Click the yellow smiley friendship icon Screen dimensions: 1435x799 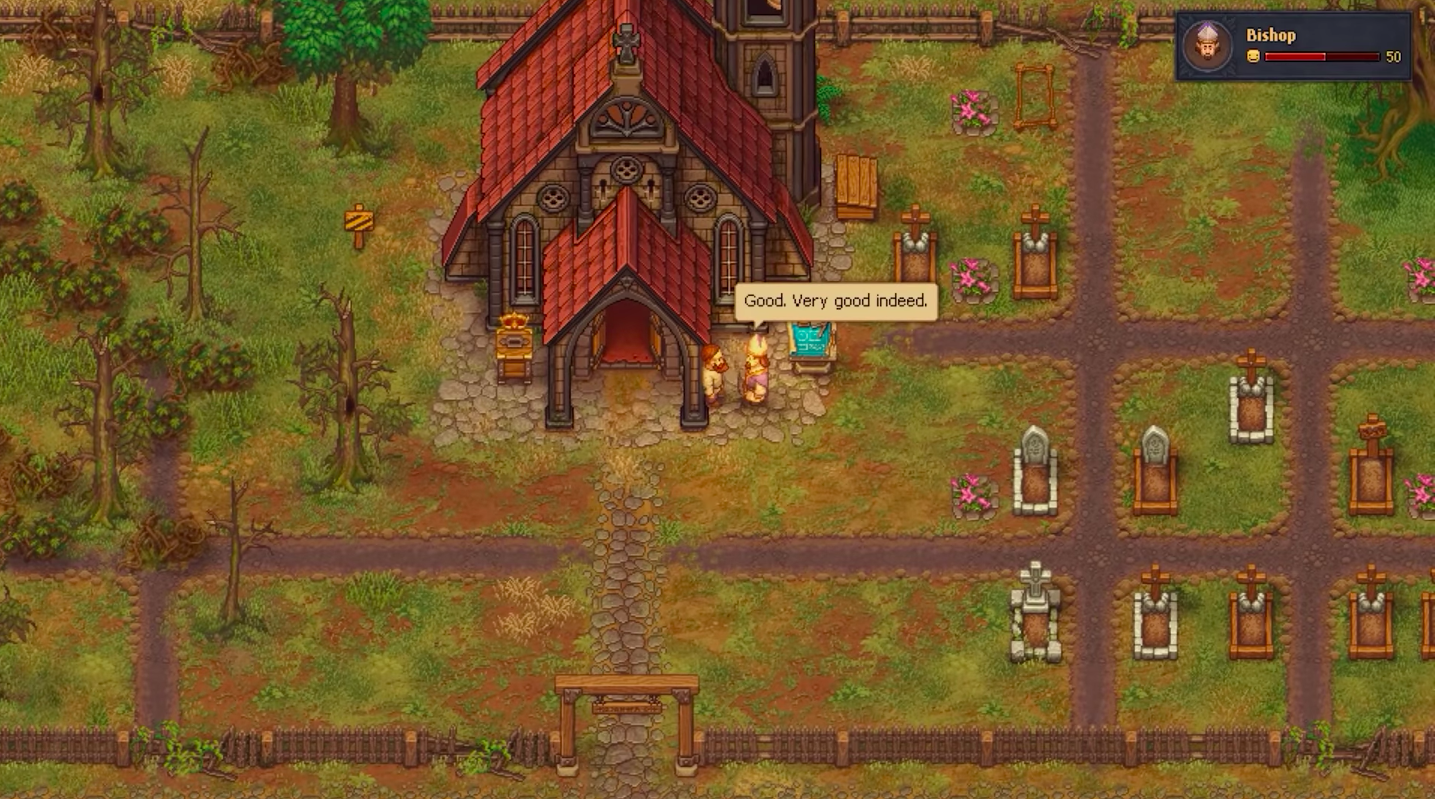pos(1253,57)
